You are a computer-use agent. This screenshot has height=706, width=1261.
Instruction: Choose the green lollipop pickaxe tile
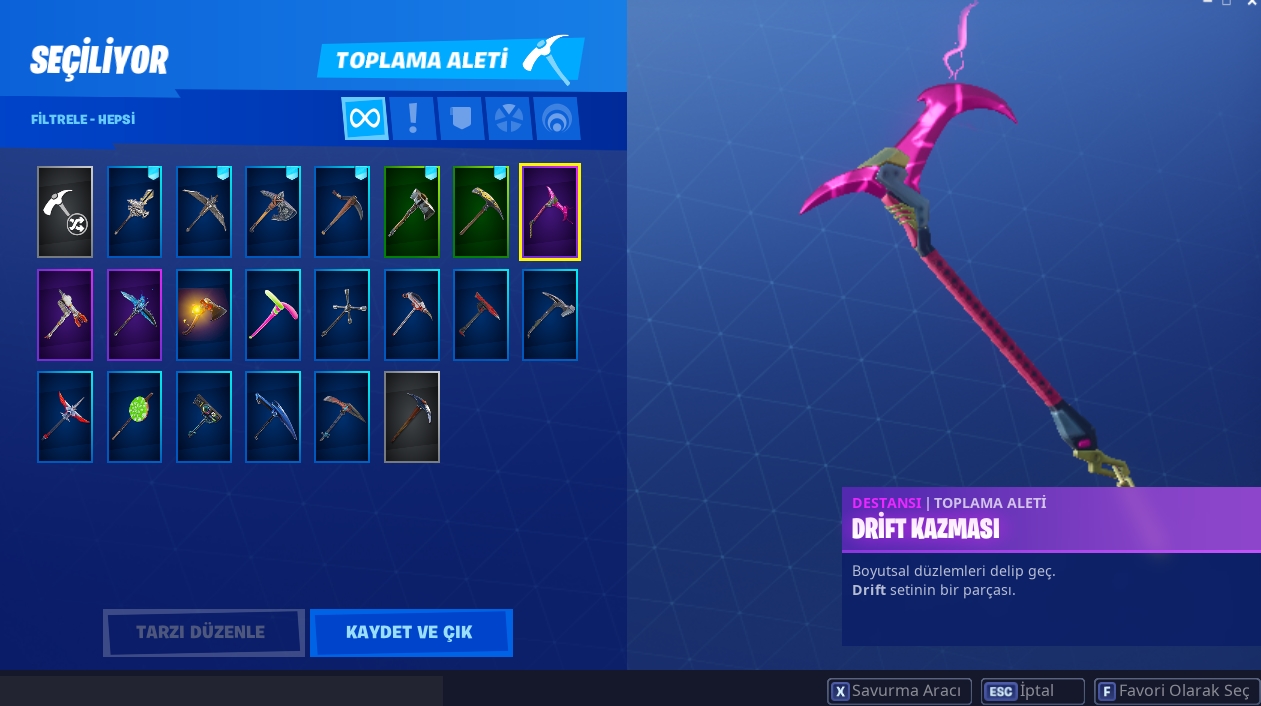point(135,416)
